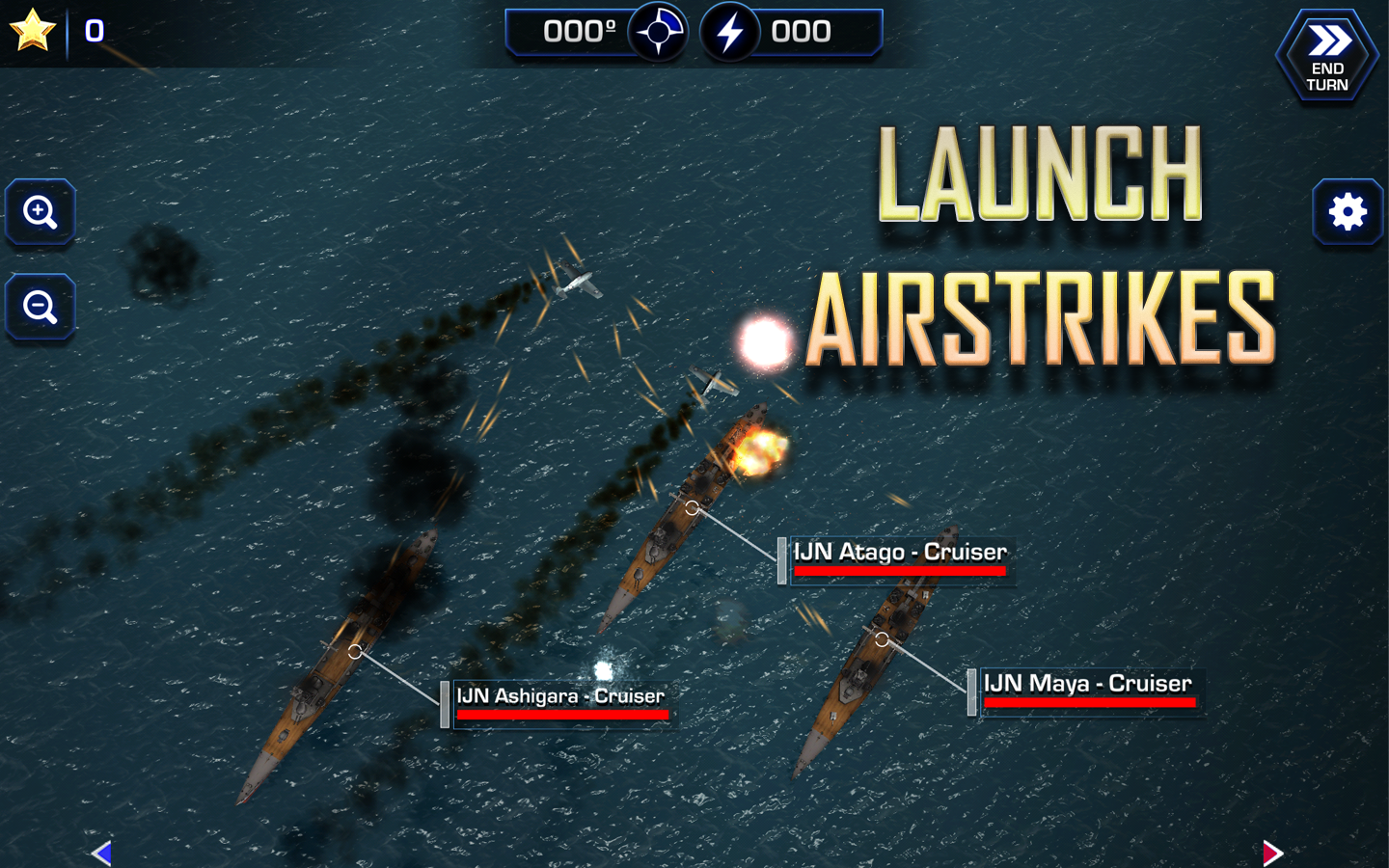Click the compass heading icon
Viewport: 1389px width, 868px height.
[x=659, y=33]
